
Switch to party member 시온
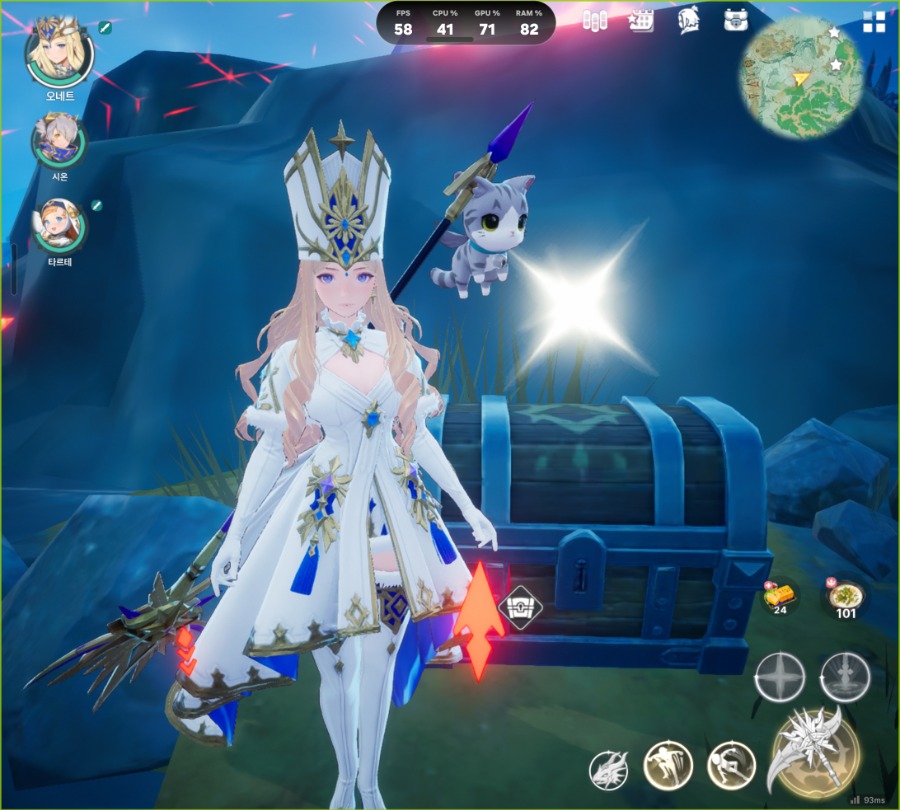click(x=58, y=141)
